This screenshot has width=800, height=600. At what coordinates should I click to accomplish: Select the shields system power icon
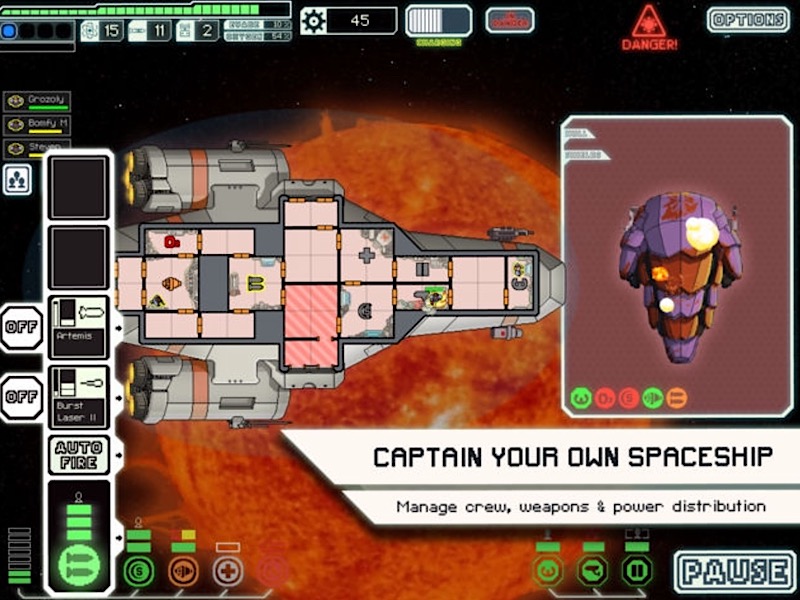point(139,571)
